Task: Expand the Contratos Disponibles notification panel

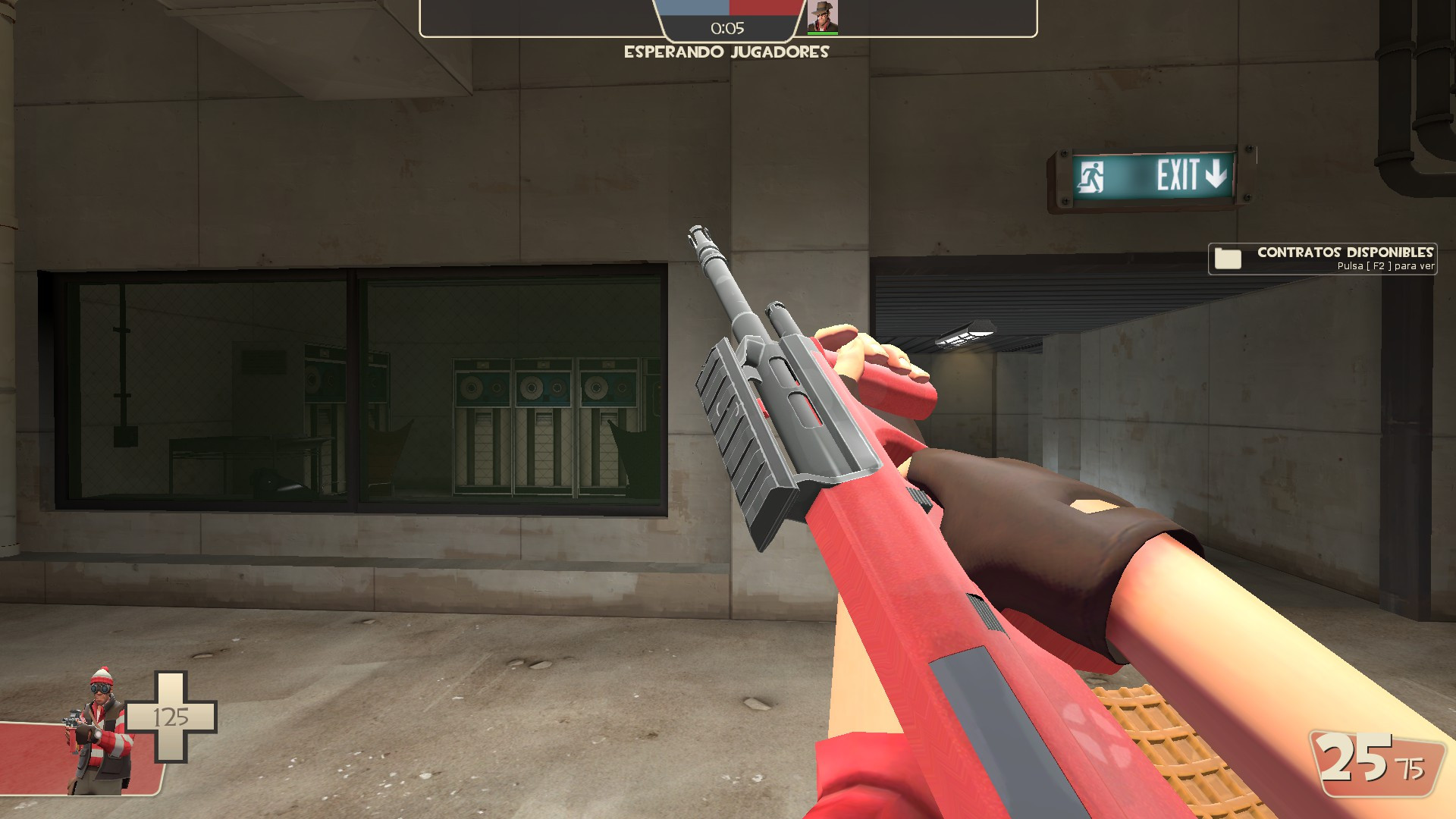Action: coord(1323,259)
